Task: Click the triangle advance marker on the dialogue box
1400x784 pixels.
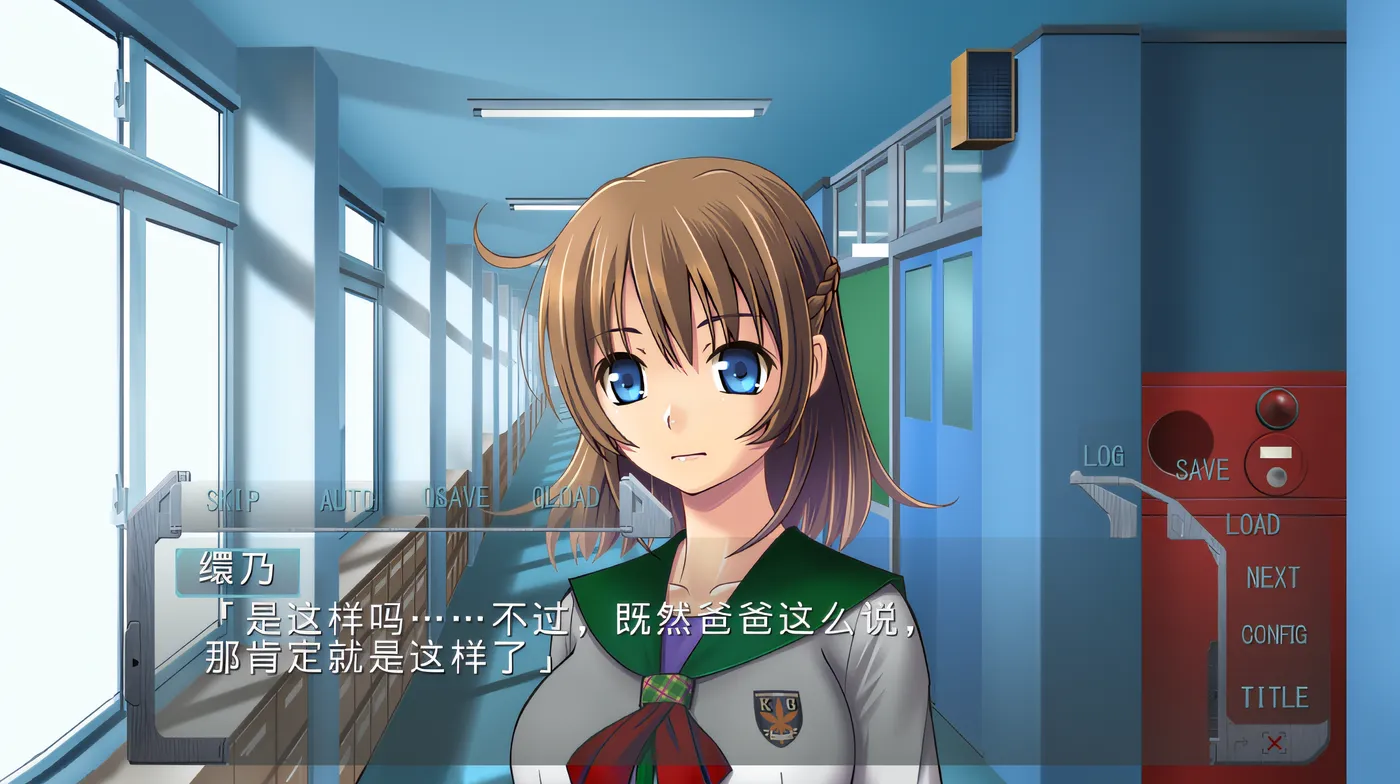Action: pyautogui.click(x=135, y=661)
